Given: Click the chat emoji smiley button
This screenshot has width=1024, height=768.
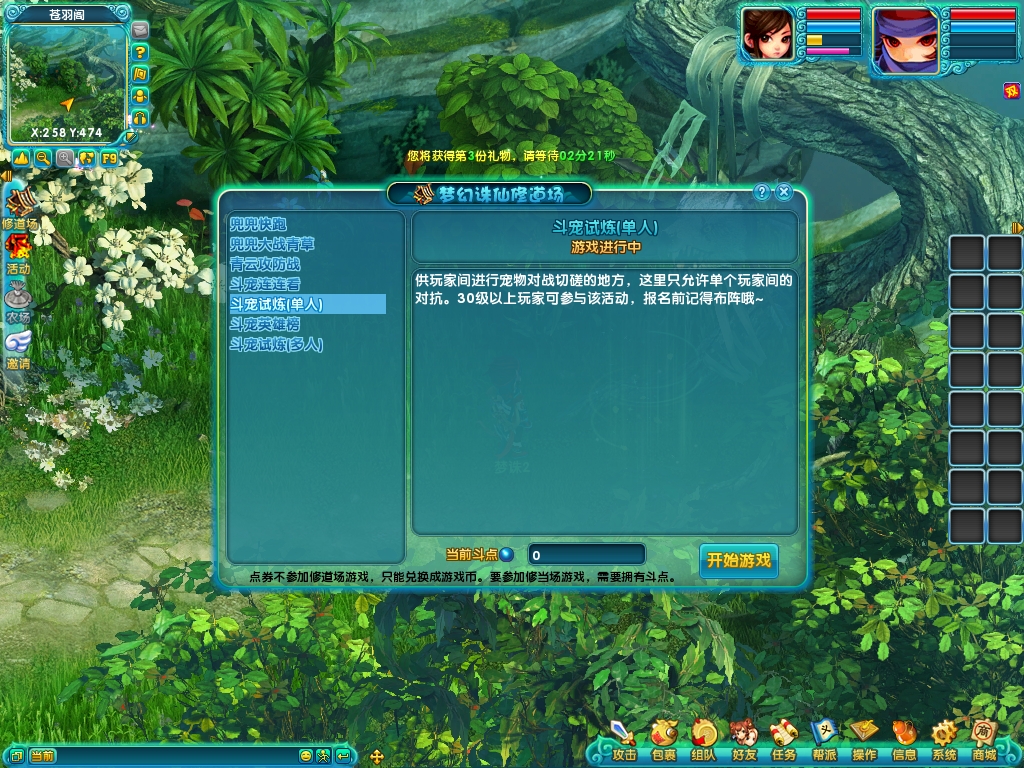Looking at the screenshot, I should (x=306, y=755).
